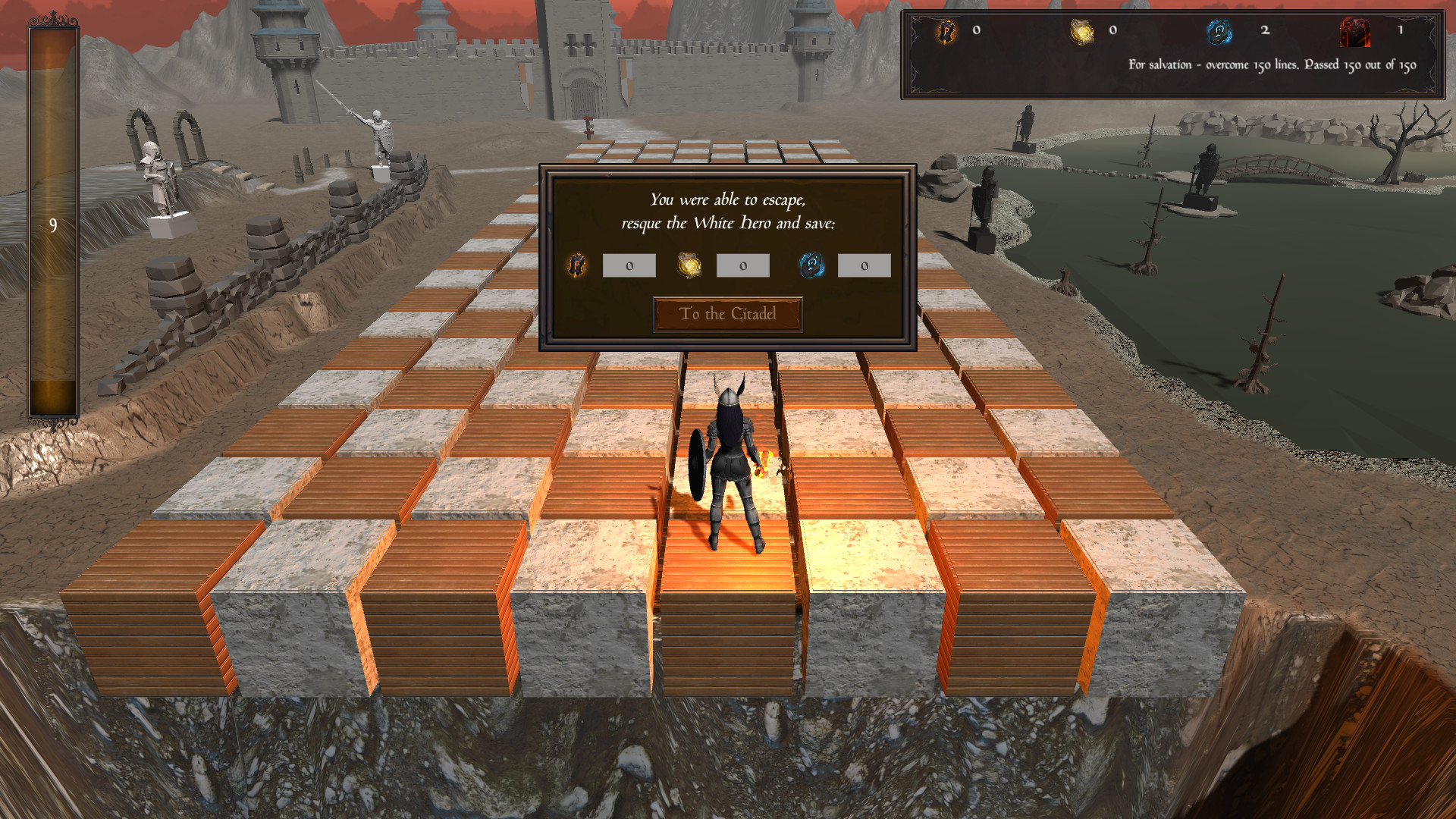Click the dark citadel gate icon showing 1
The image size is (1456, 819).
(1354, 32)
